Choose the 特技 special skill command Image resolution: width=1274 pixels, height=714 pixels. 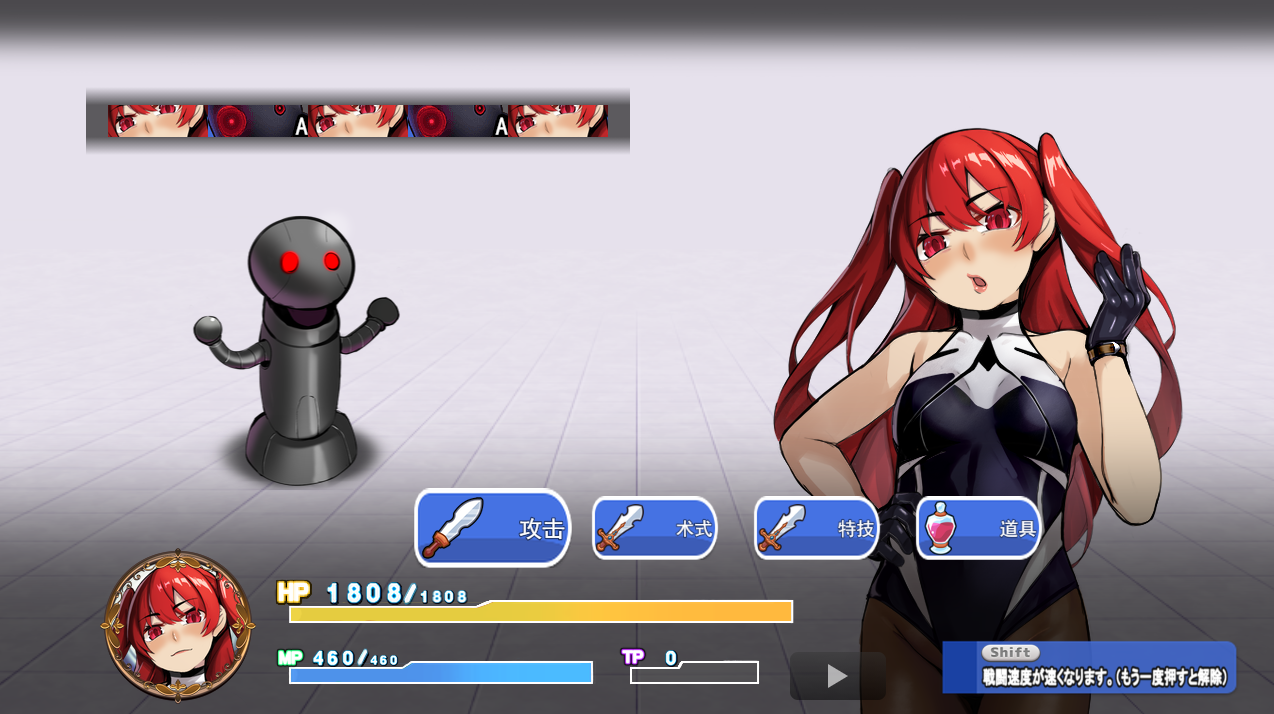click(816, 528)
